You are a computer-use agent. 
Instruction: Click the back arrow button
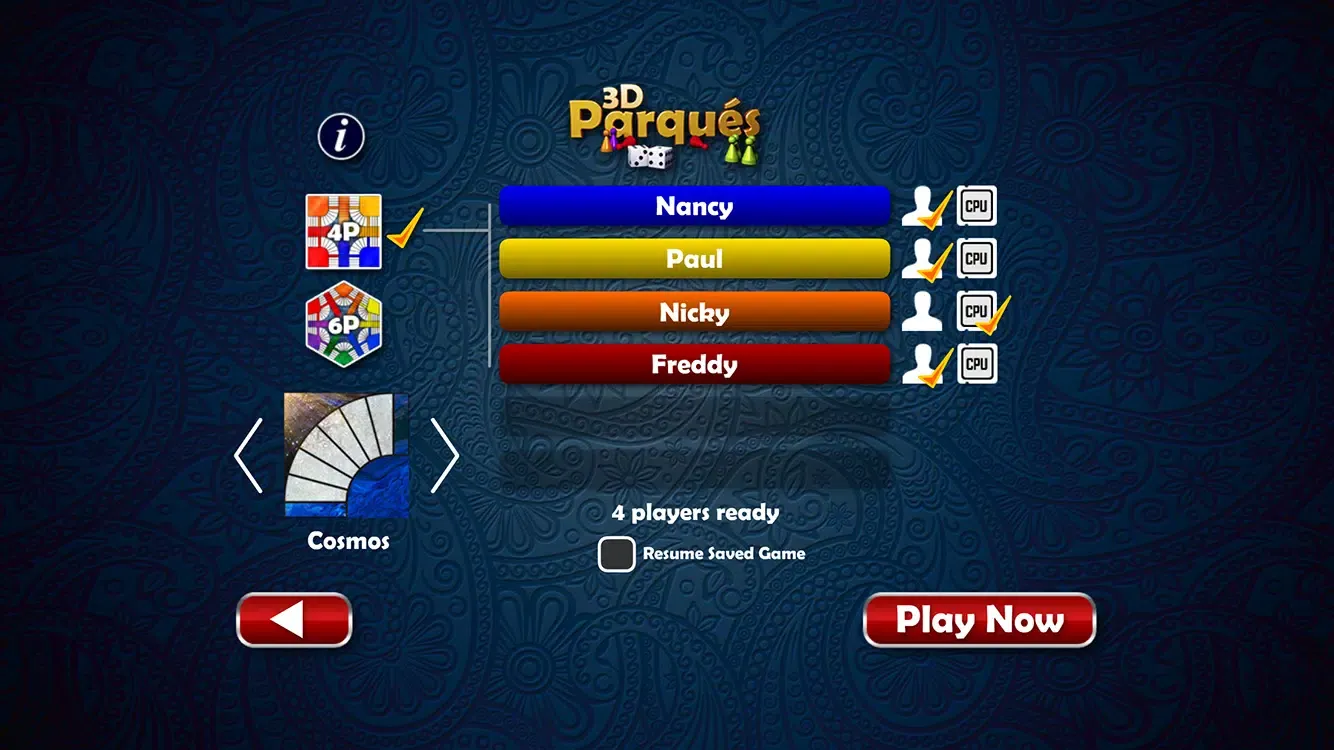[293, 619]
